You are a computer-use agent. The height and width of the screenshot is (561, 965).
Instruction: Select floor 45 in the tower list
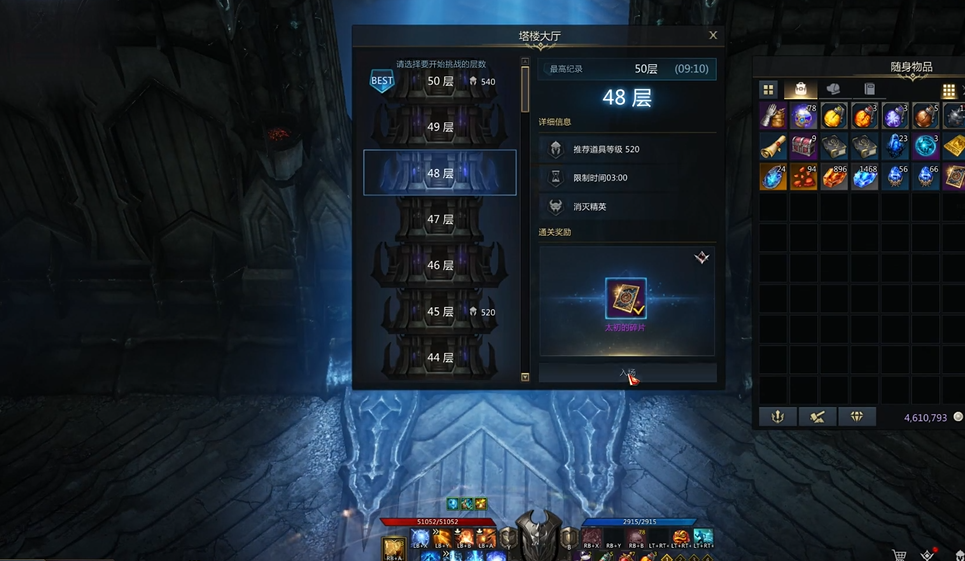tap(440, 311)
